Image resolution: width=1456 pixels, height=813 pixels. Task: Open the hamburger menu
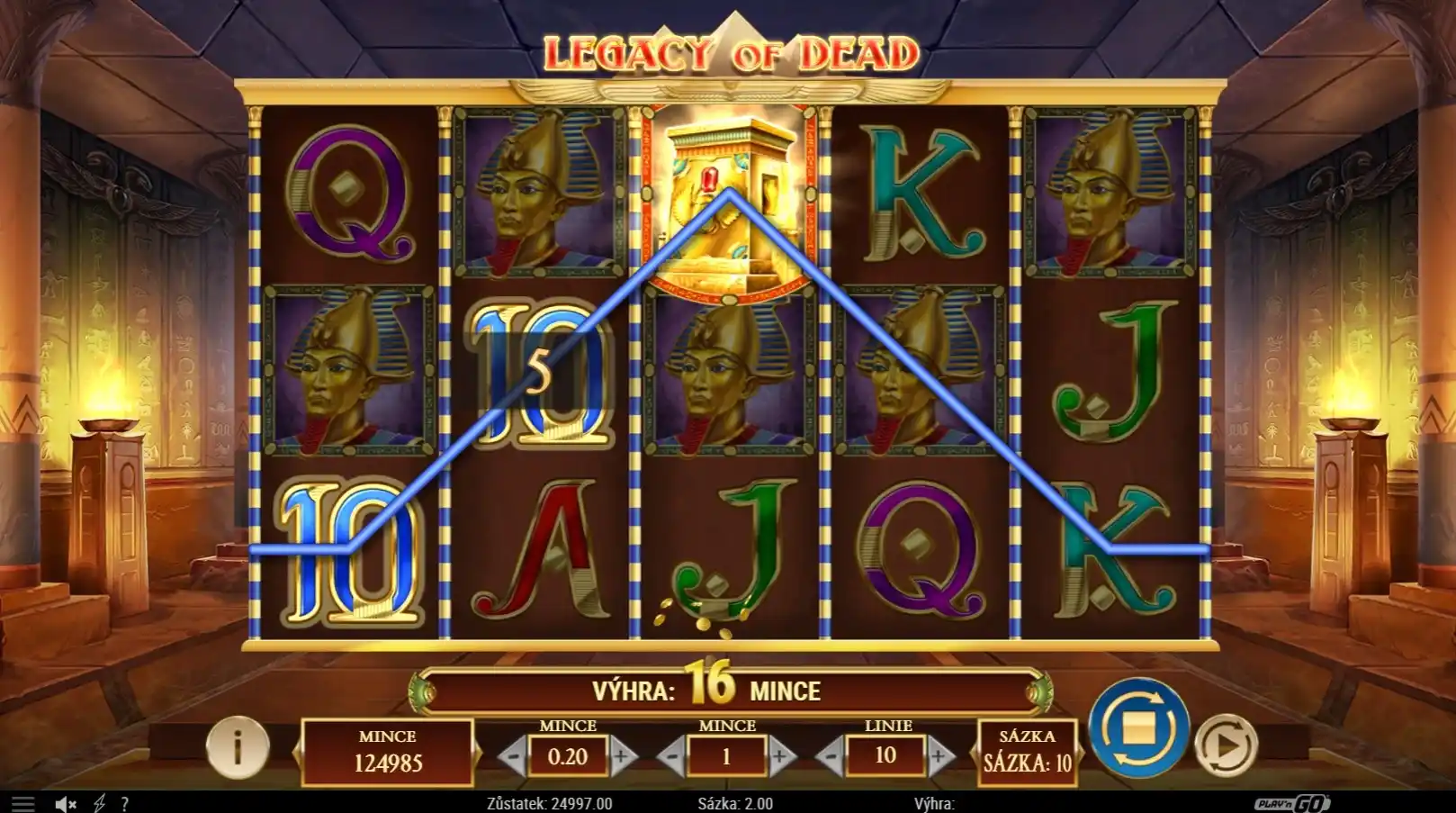[22, 804]
